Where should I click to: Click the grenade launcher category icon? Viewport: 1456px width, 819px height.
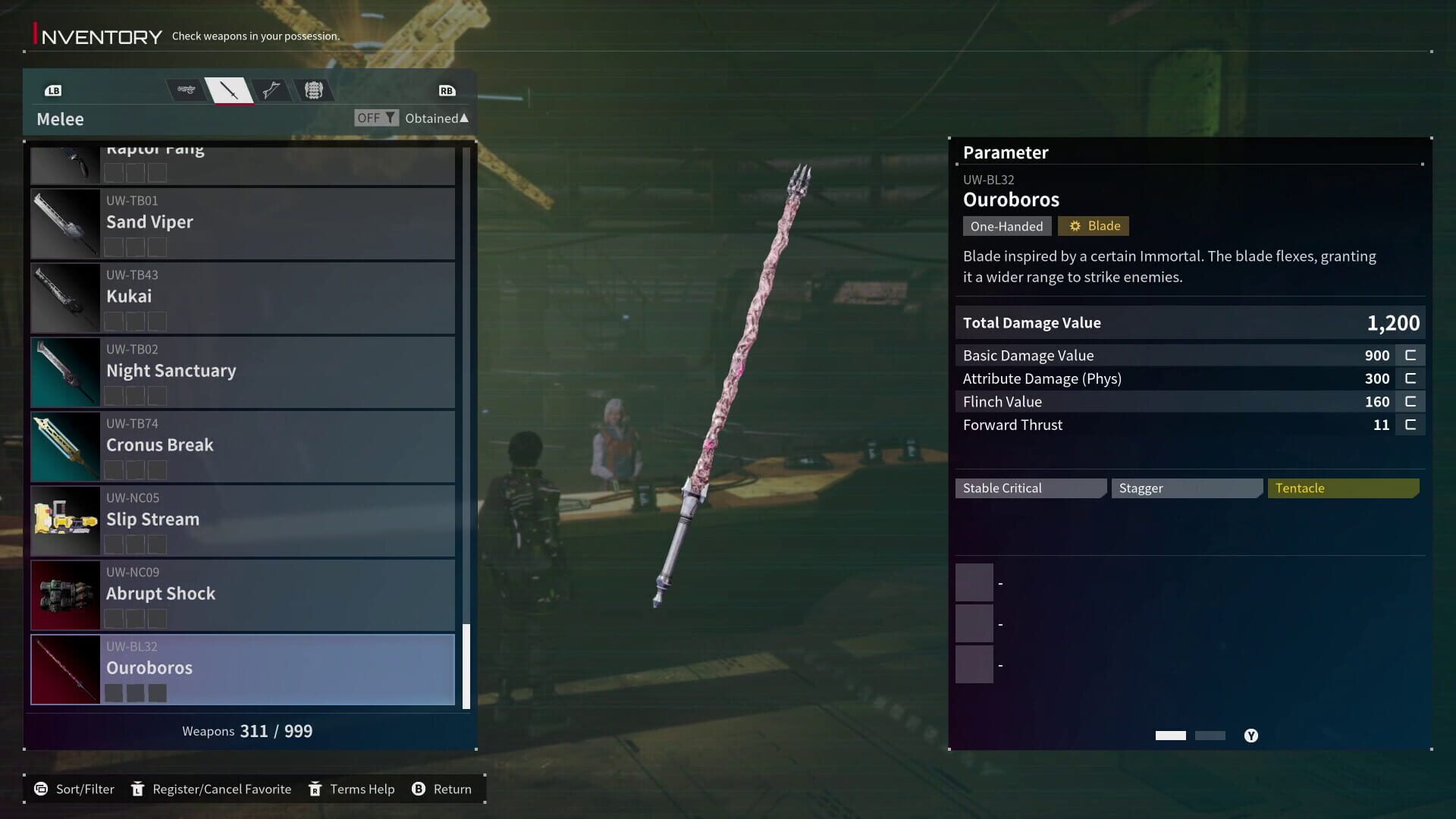pos(314,89)
